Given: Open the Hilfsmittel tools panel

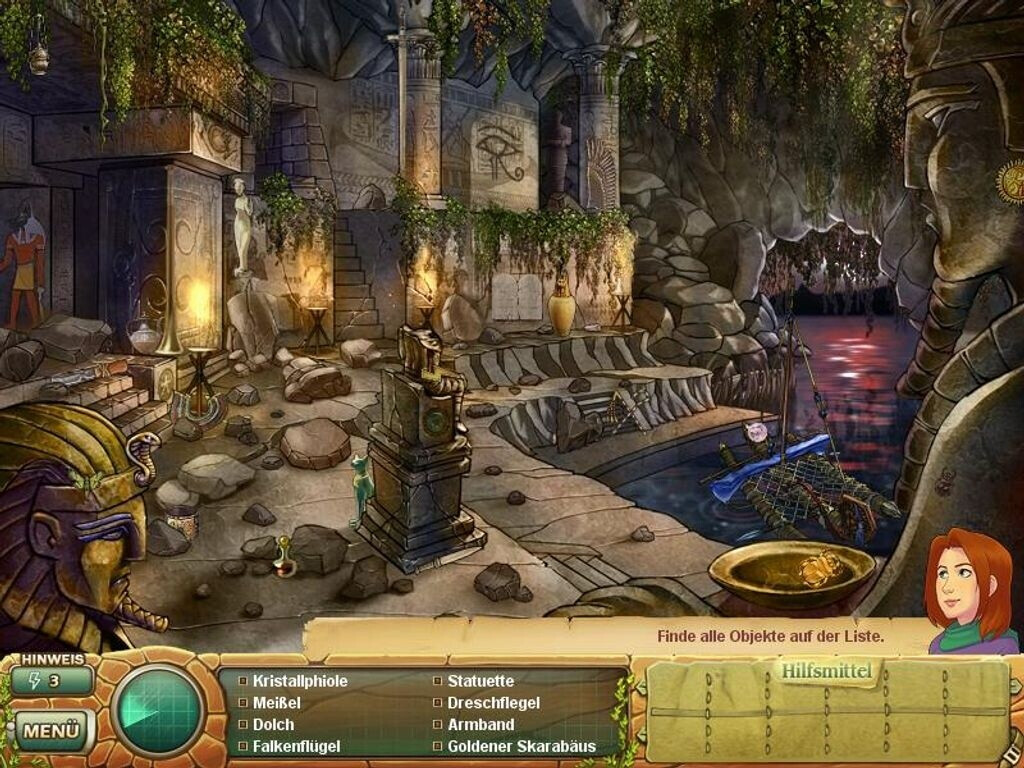Looking at the screenshot, I should click(827, 672).
